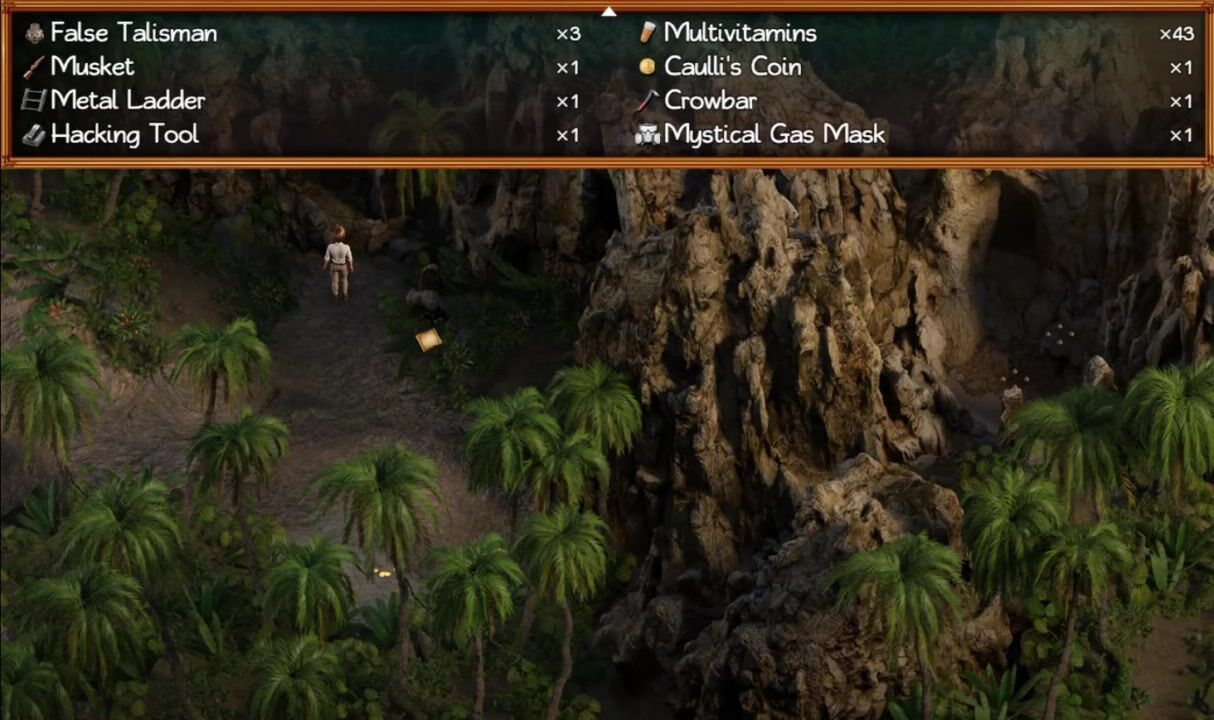
Task: Click the white up arrow above the inventory
Action: [608, 11]
